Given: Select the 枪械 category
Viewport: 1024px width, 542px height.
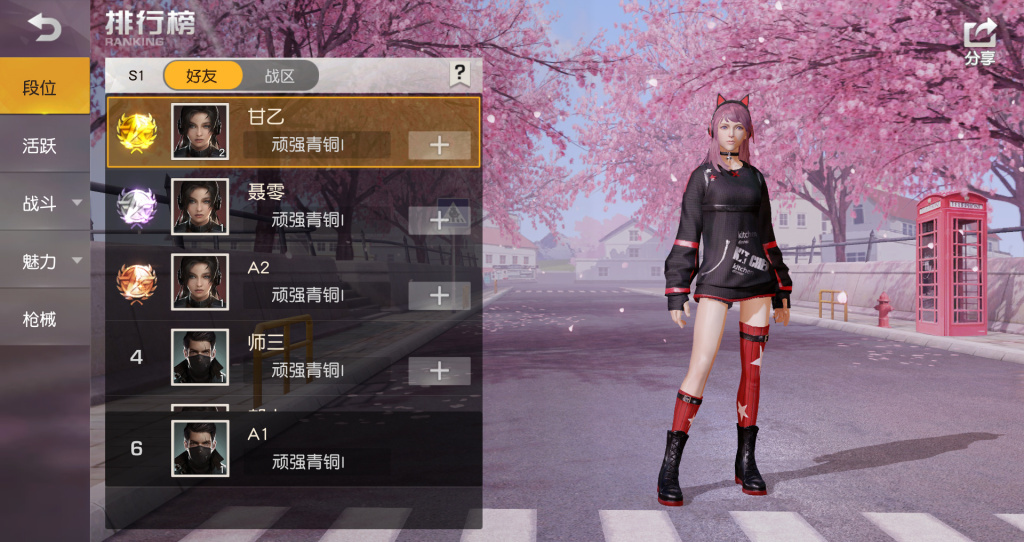Looking at the screenshot, I should coord(40,320).
